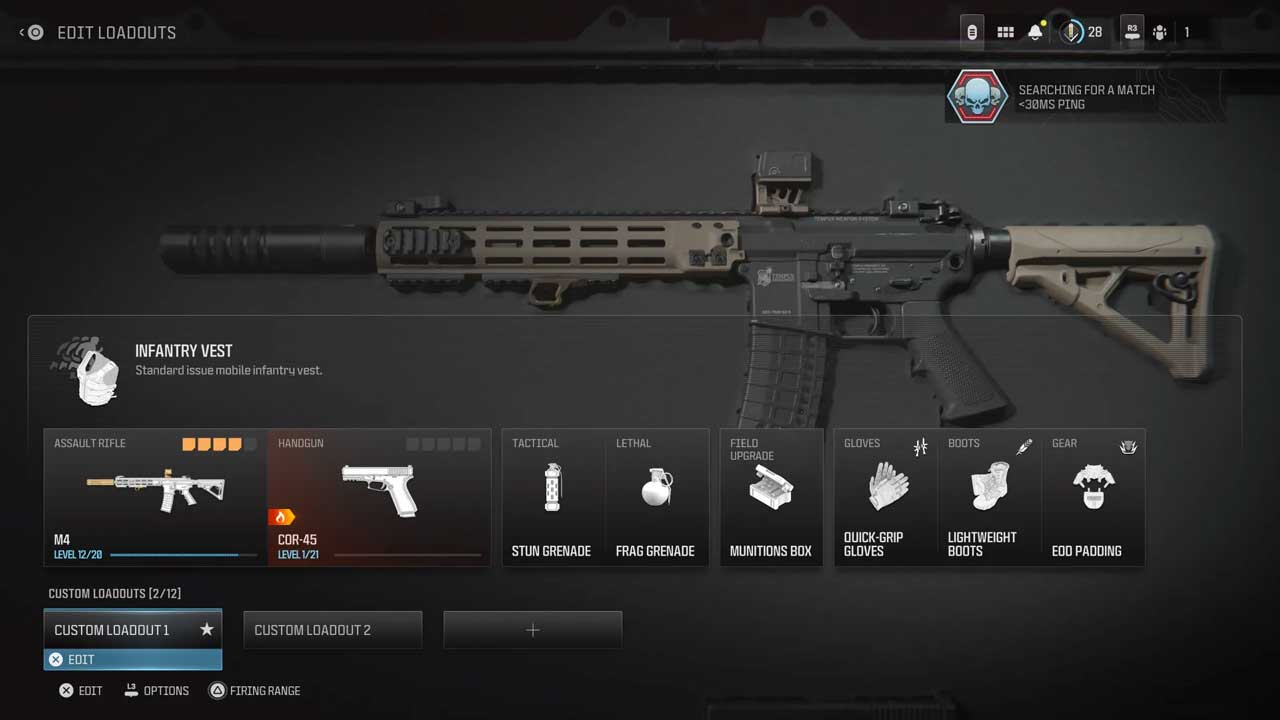Click the blue Edit button under loadout 1
The width and height of the screenshot is (1280, 720).
pyautogui.click(x=132, y=660)
